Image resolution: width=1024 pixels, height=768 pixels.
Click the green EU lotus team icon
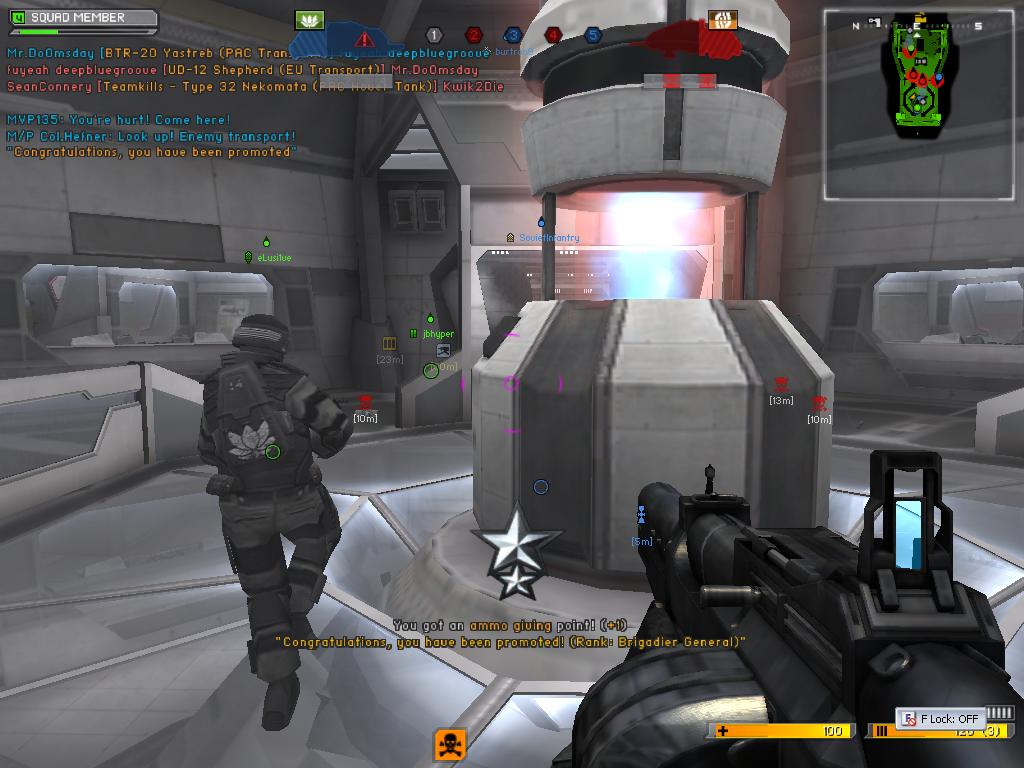click(x=310, y=20)
